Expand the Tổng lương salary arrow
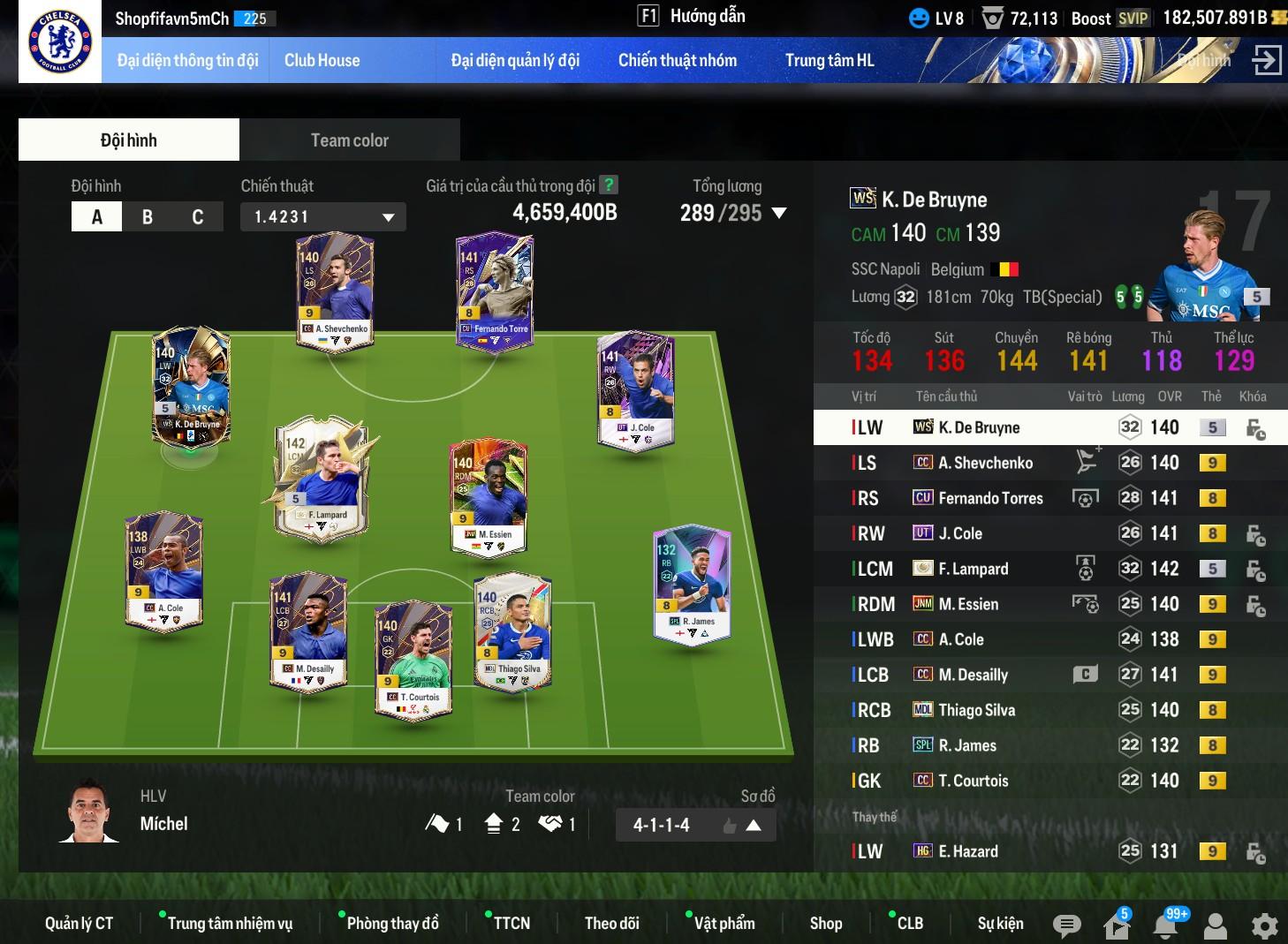The image size is (1288, 944). click(x=779, y=214)
